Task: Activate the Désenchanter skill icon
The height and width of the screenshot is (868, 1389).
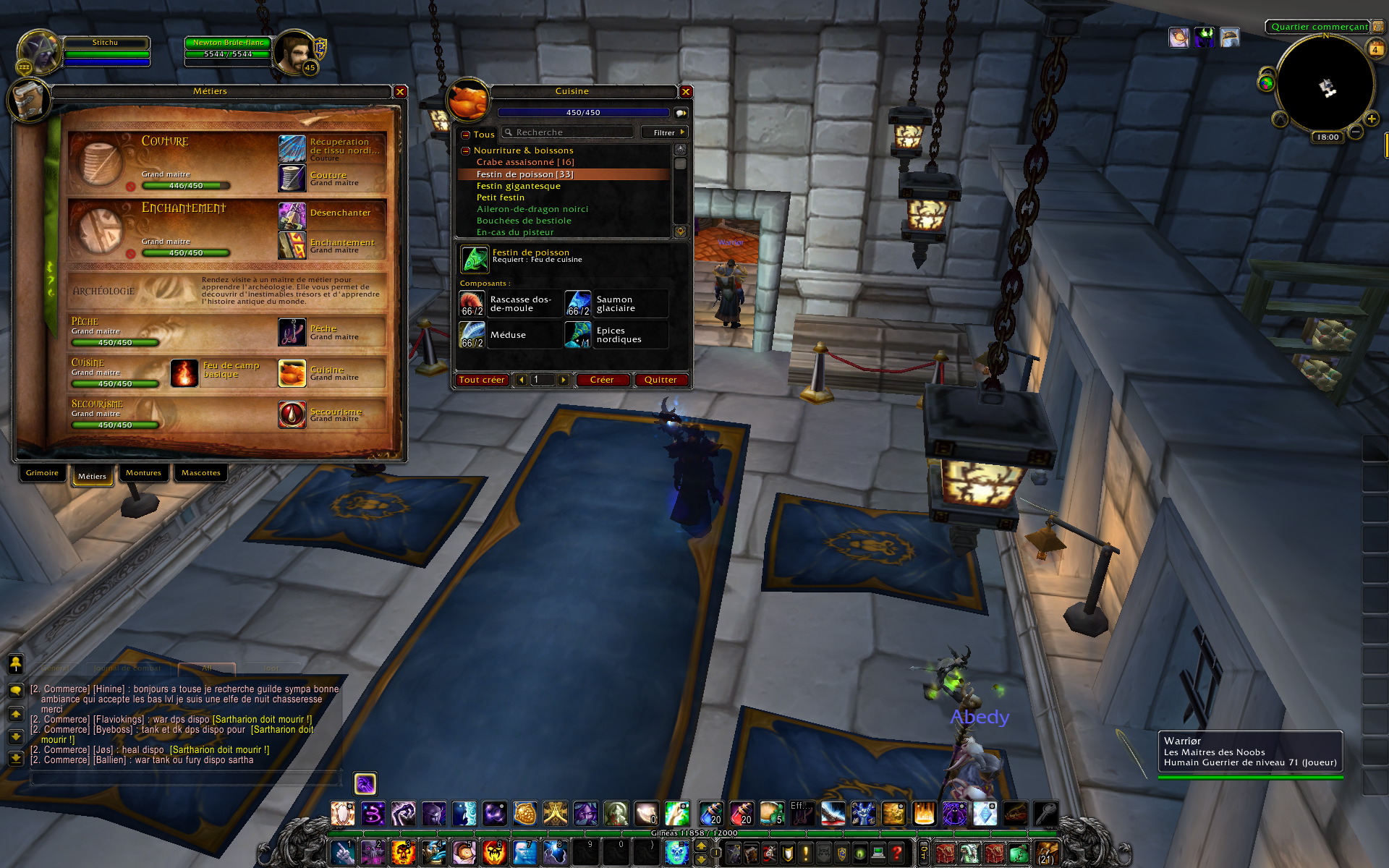Action: click(x=292, y=215)
